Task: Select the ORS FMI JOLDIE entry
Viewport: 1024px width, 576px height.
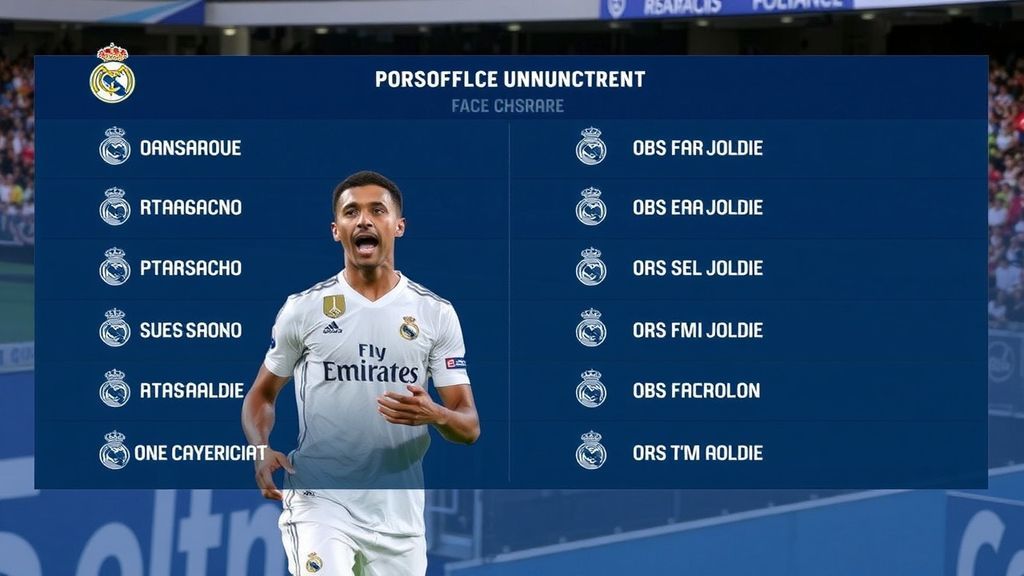Action: [x=697, y=330]
